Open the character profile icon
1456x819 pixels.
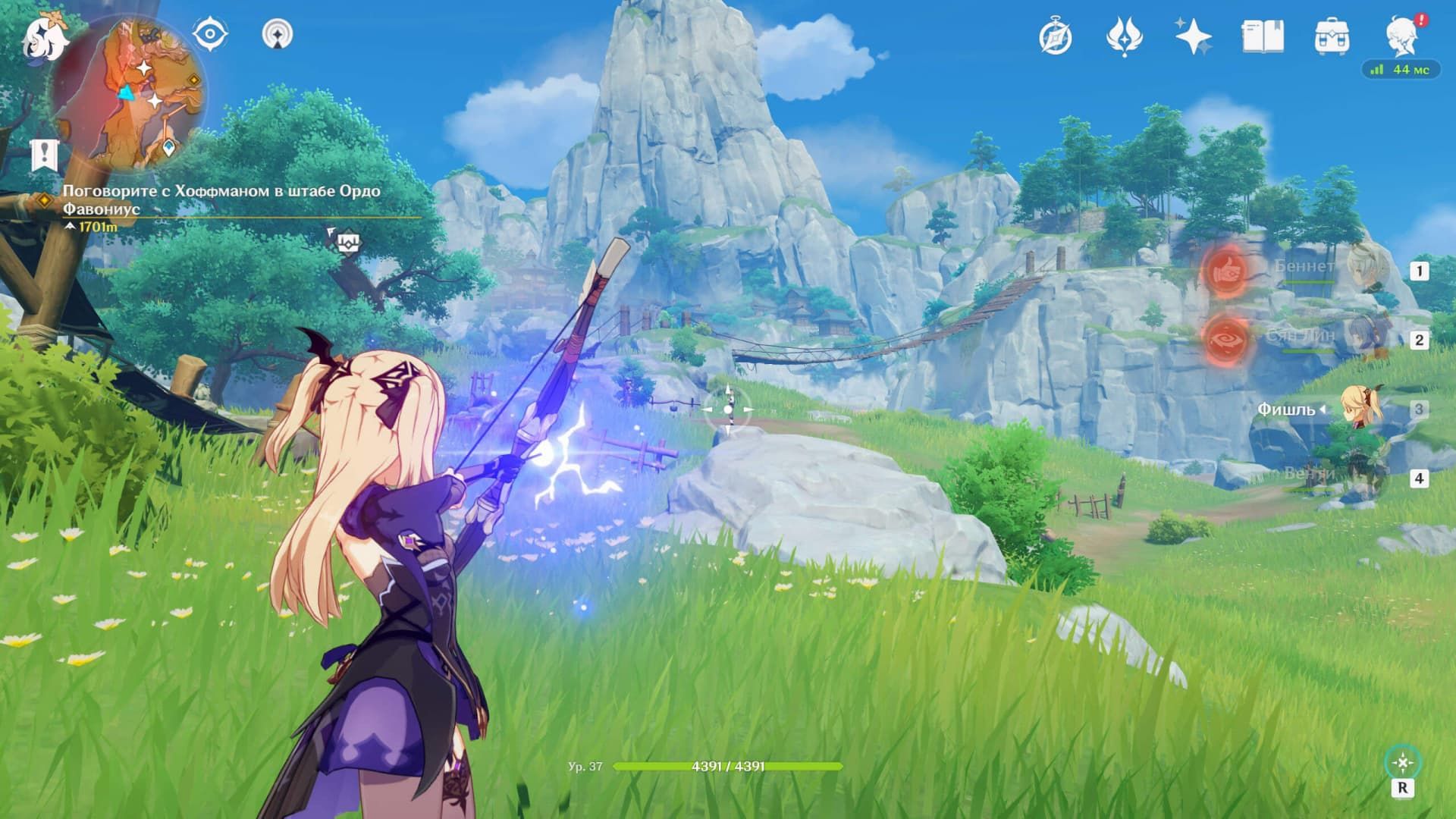(x=1402, y=36)
